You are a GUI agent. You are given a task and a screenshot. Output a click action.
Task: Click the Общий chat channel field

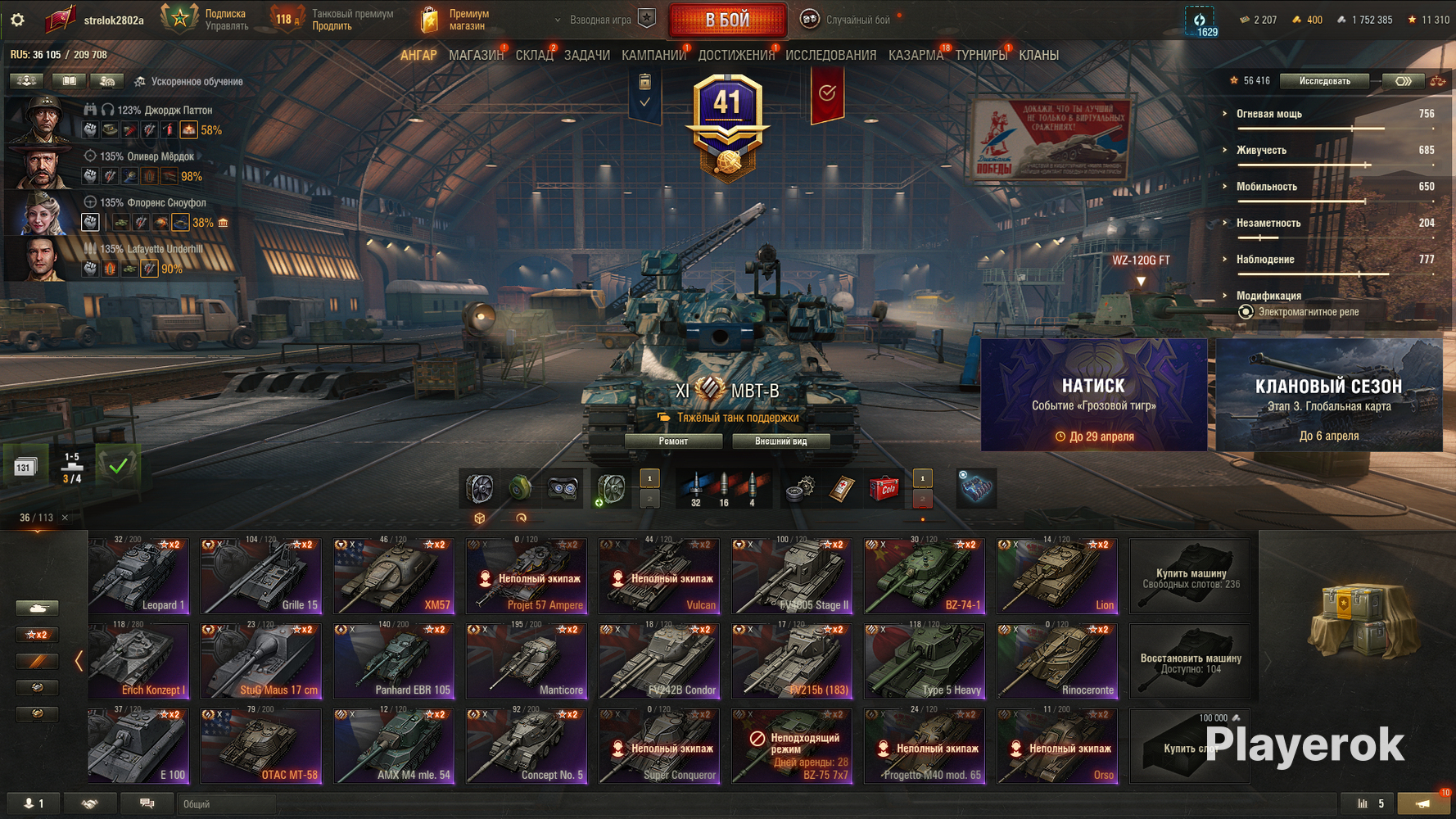coord(226,804)
